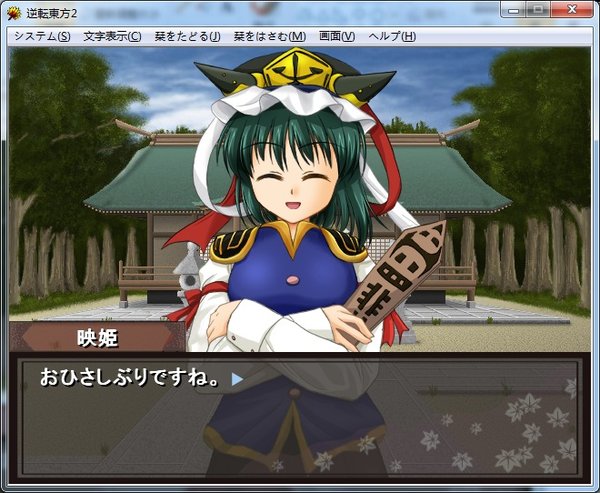Viewport: 600px width, 493px height.
Task: Open the ヘルプ(H) menu
Action: [392, 36]
